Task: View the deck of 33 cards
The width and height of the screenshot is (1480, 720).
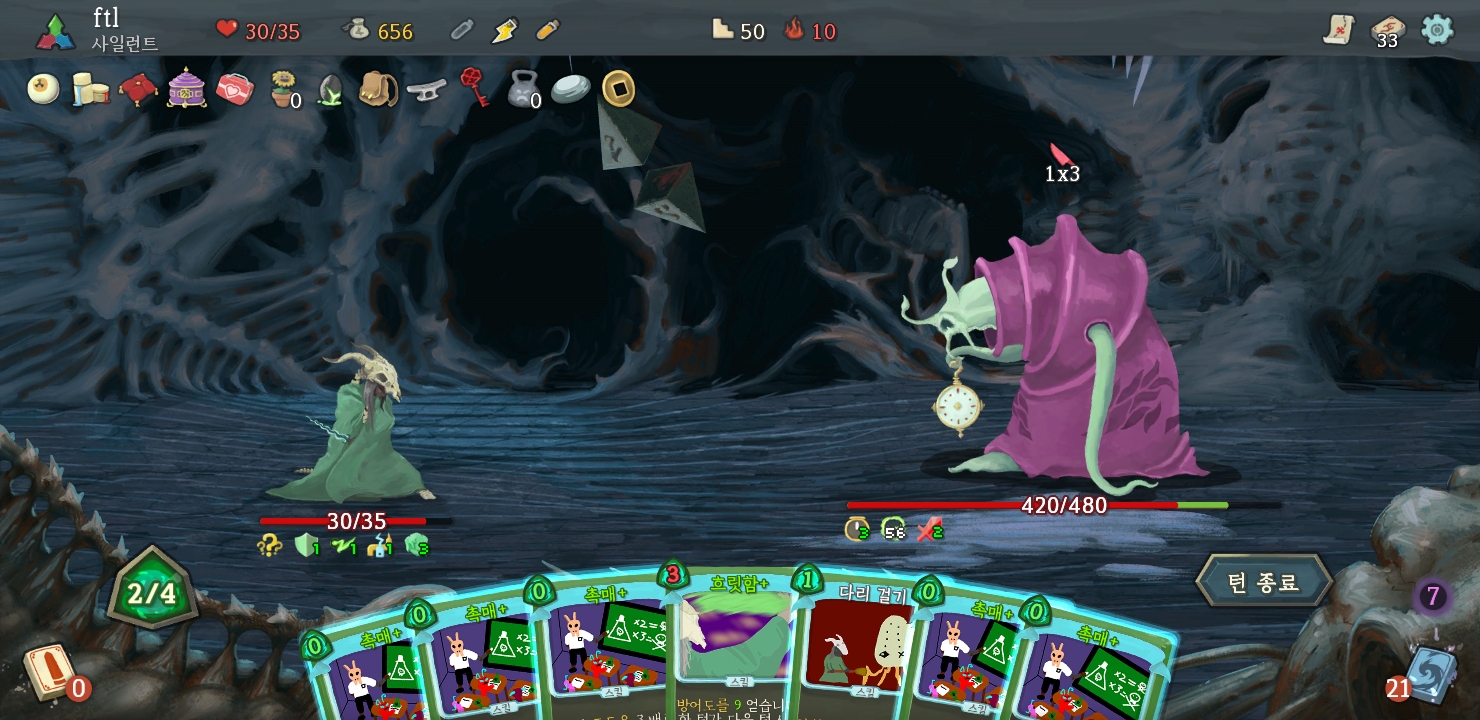Action: (1386, 30)
